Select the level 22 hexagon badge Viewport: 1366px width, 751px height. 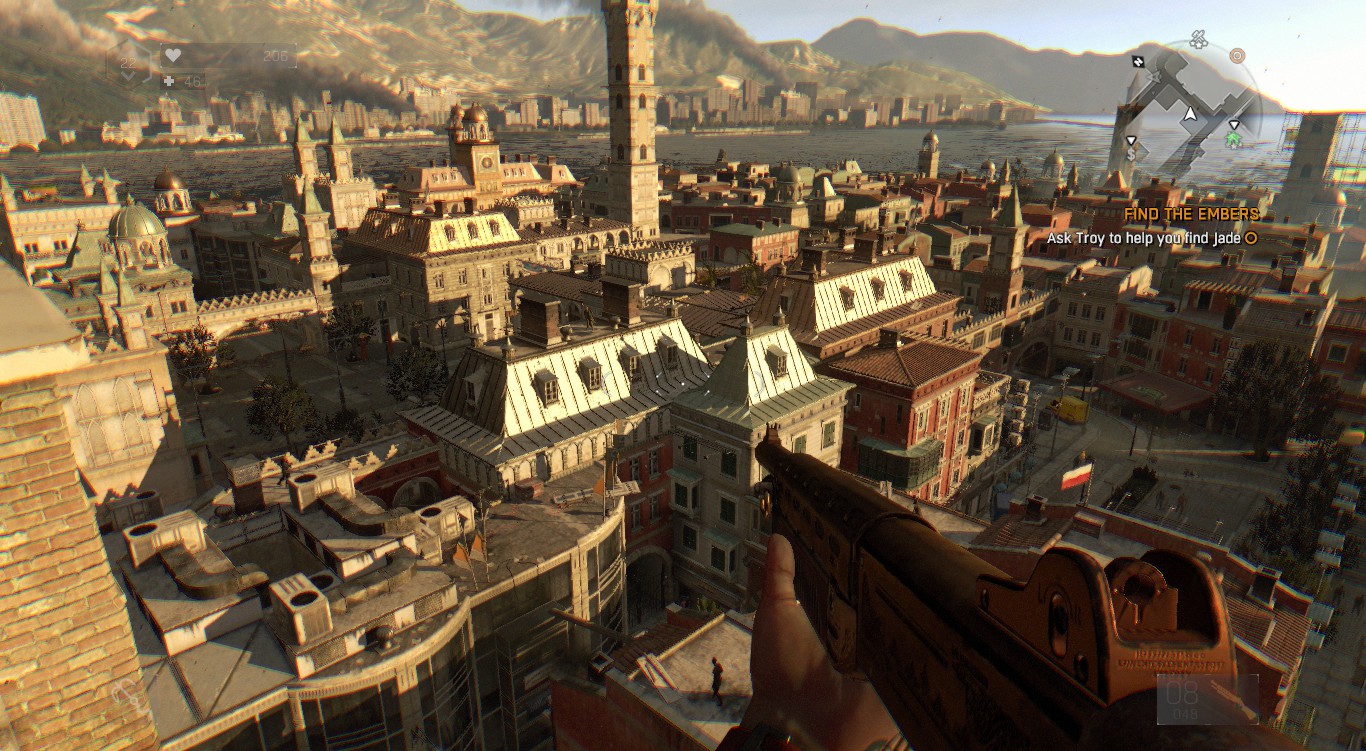pyautogui.click(x=129, y=62)
